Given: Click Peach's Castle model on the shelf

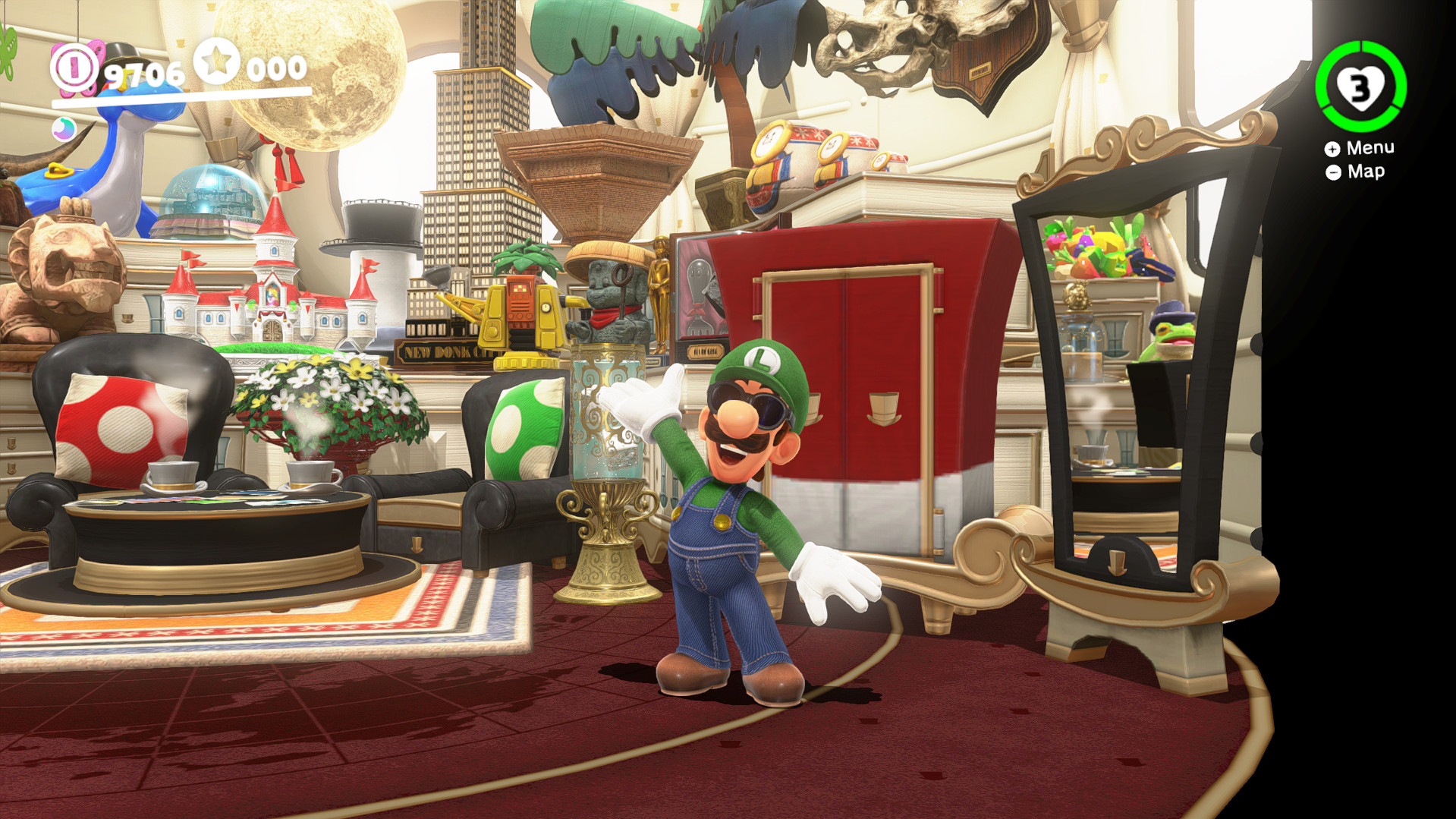Looking at the screenshot, I should click(273, 288).
